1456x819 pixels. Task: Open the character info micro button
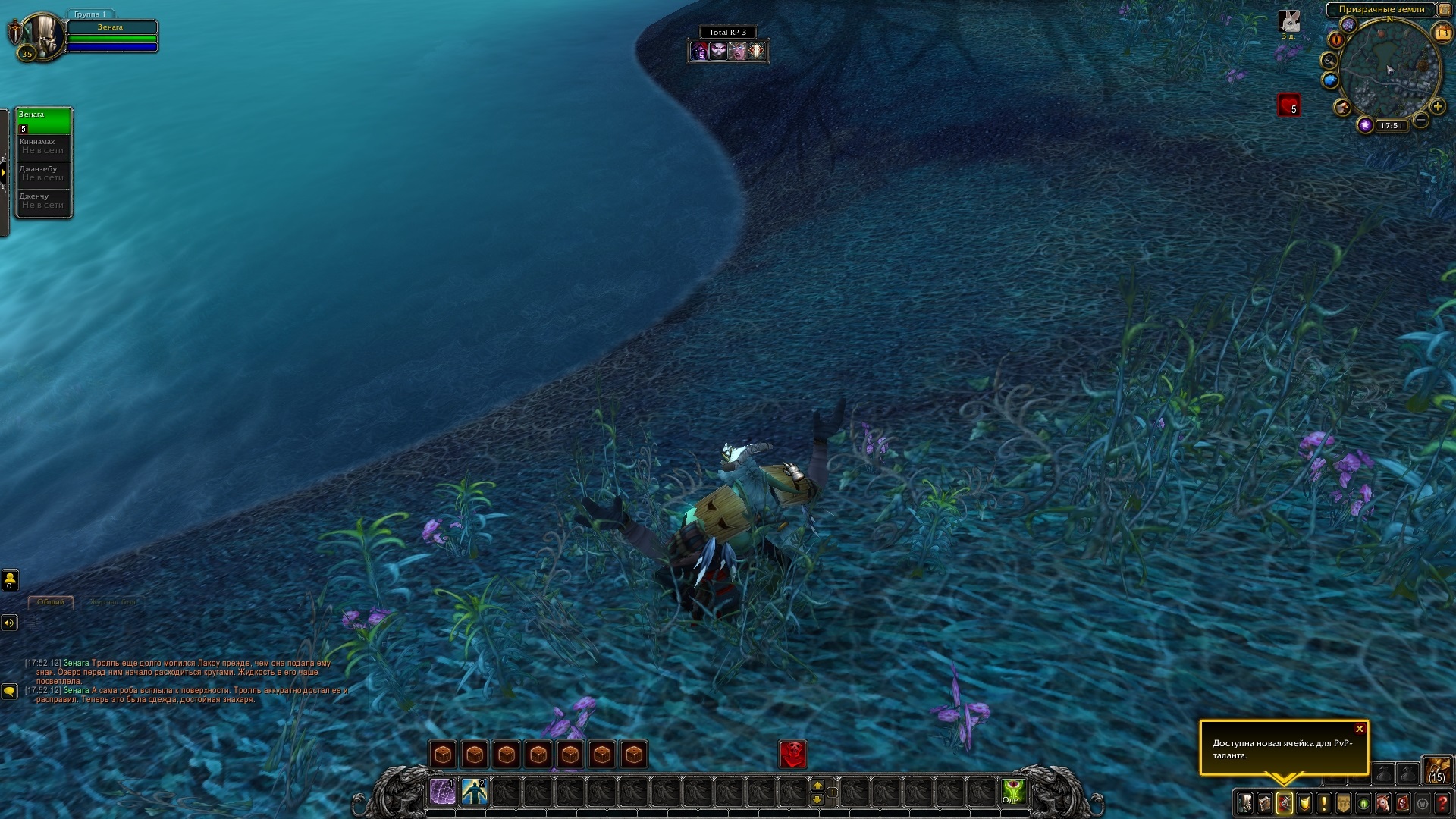1245,802
